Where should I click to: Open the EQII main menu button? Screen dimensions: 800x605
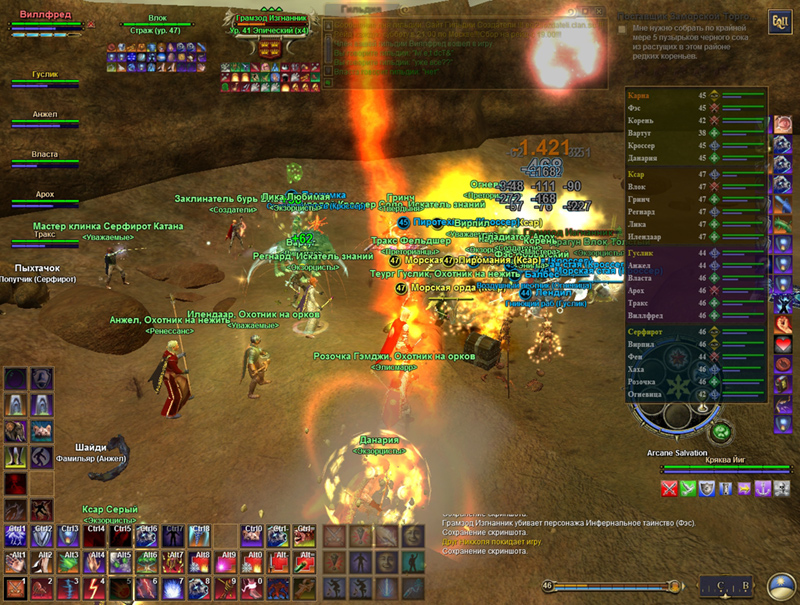point(778,22)
